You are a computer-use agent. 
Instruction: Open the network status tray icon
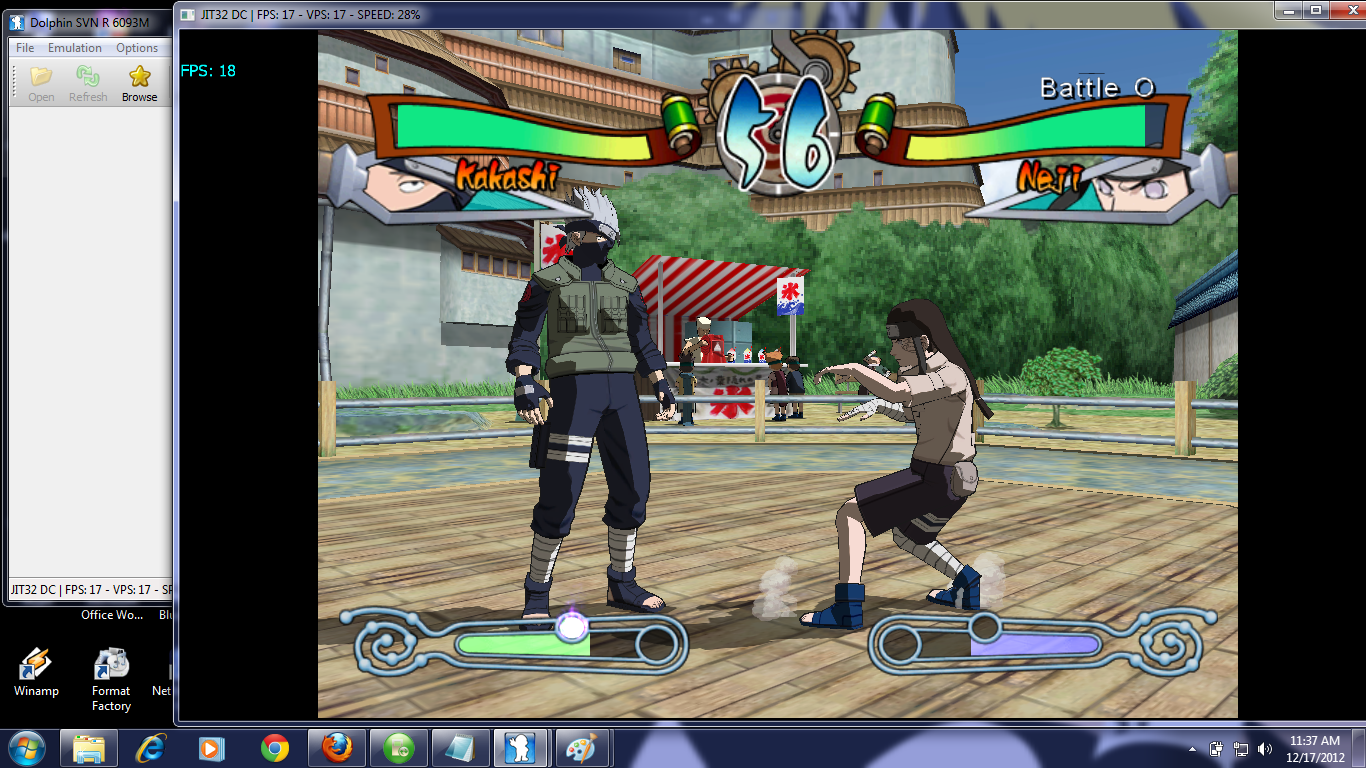tap(1241, 749)
